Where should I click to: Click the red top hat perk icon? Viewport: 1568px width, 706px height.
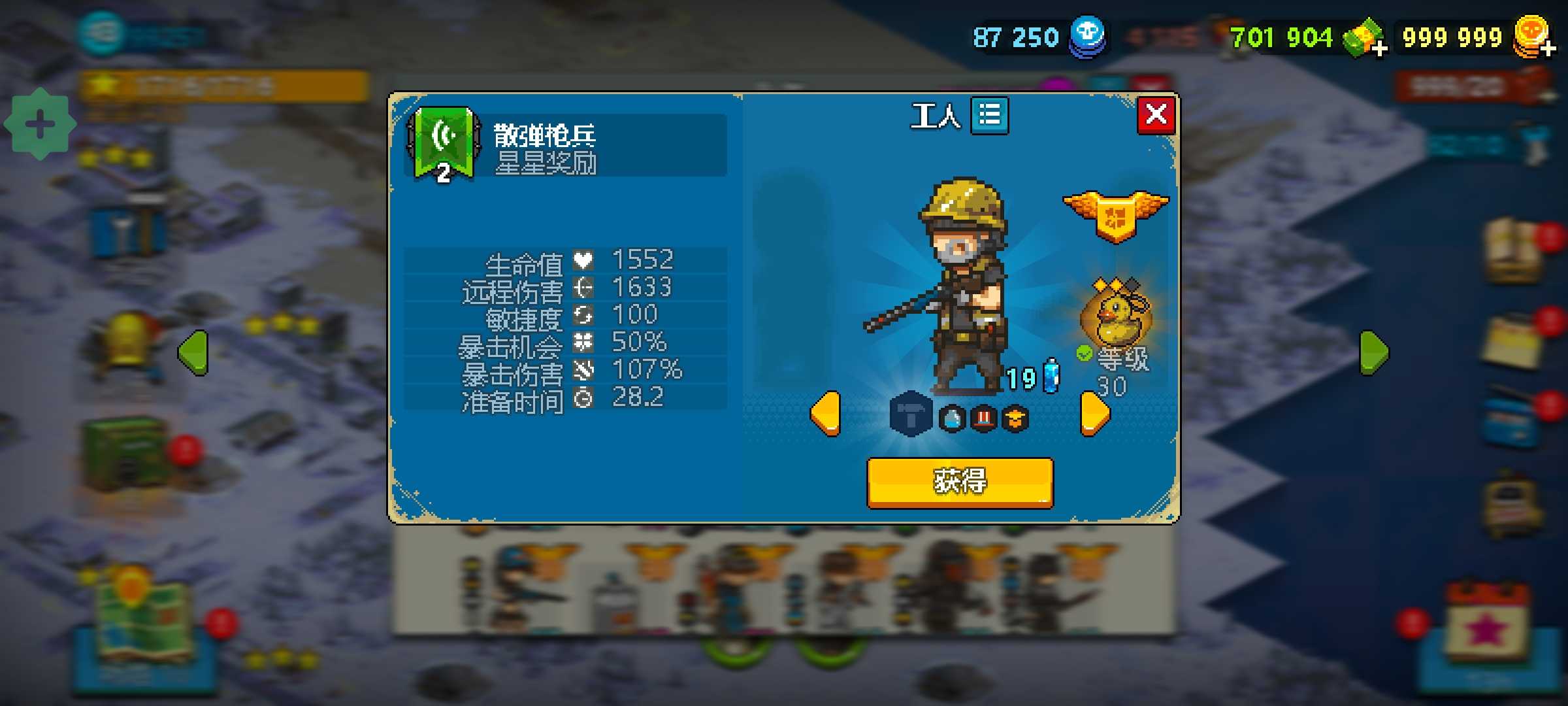click(x=984, y=418)
